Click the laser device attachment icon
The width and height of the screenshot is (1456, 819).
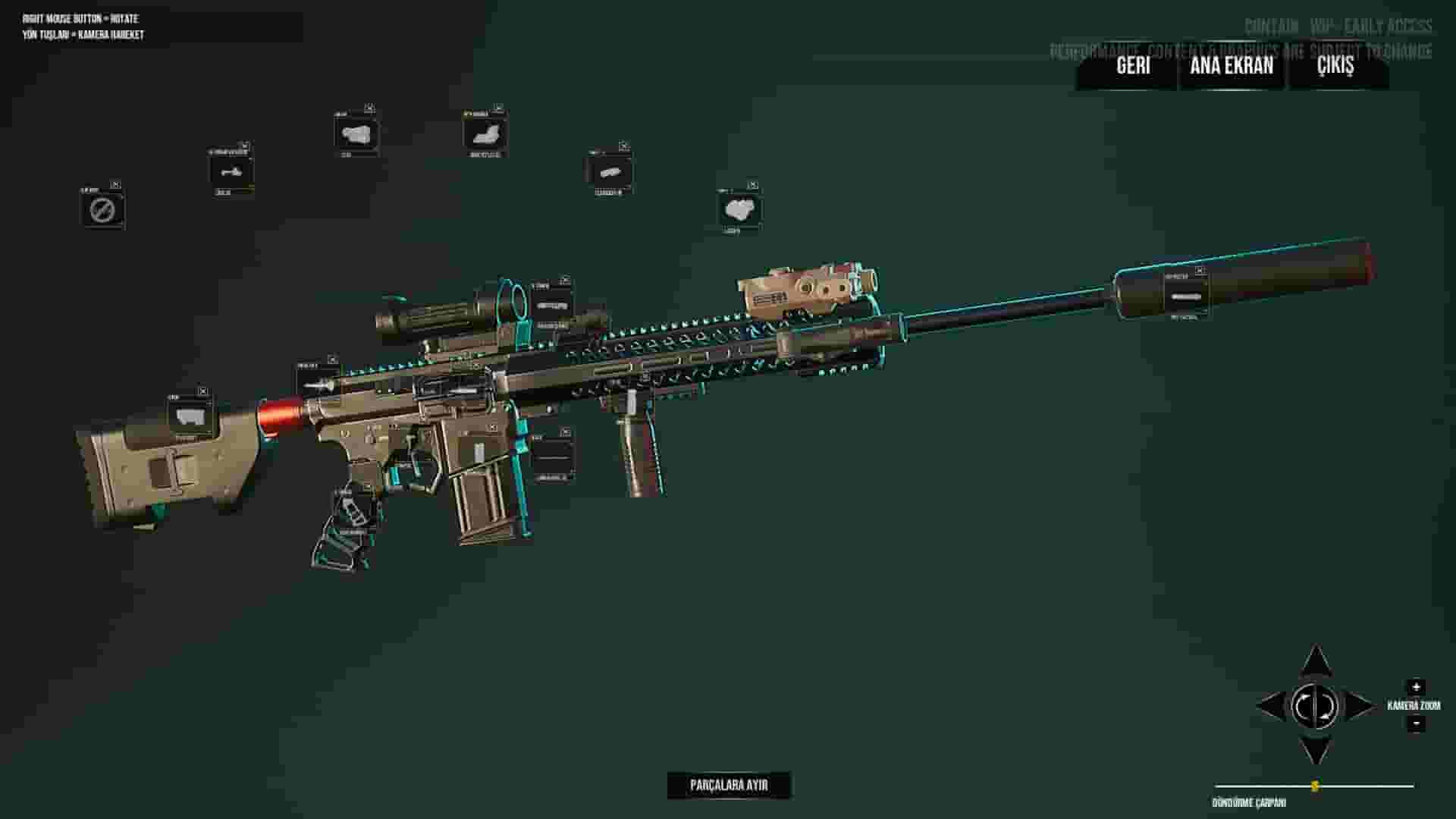(x=741, y=210)
